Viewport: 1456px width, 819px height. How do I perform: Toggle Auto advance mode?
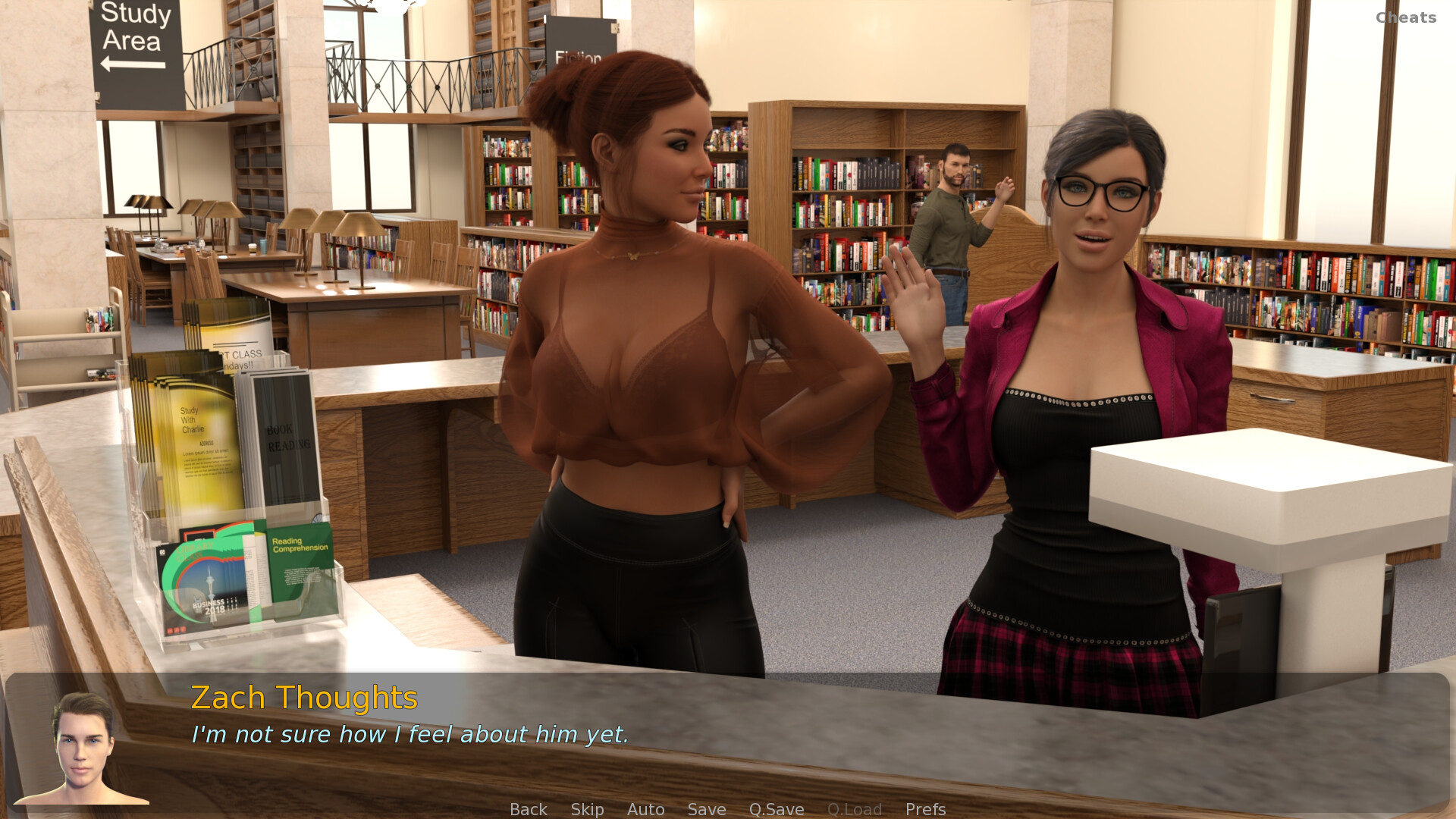pyautogui.click(x=645, y=809)
